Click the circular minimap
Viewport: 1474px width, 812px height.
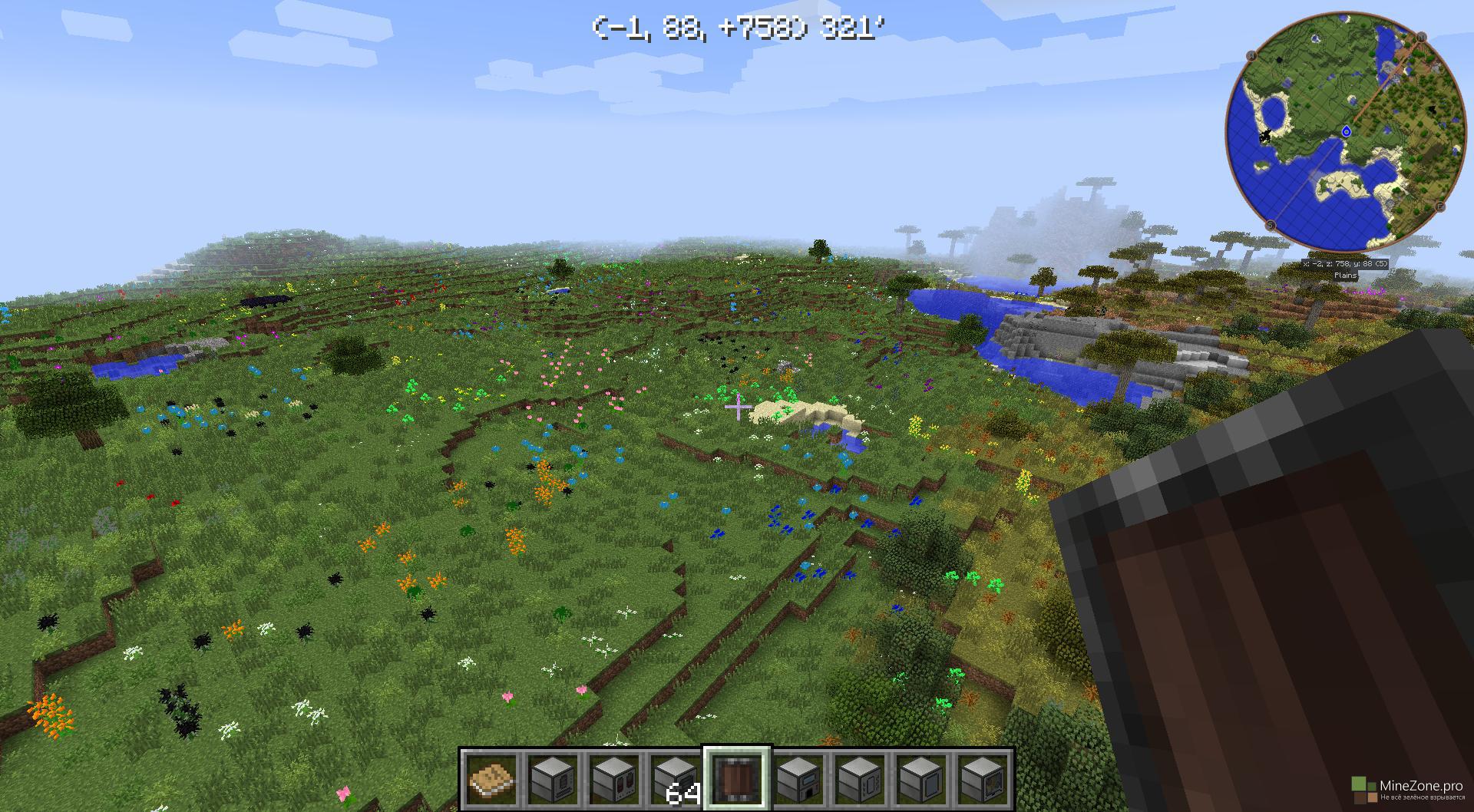tap(1343, 130)
